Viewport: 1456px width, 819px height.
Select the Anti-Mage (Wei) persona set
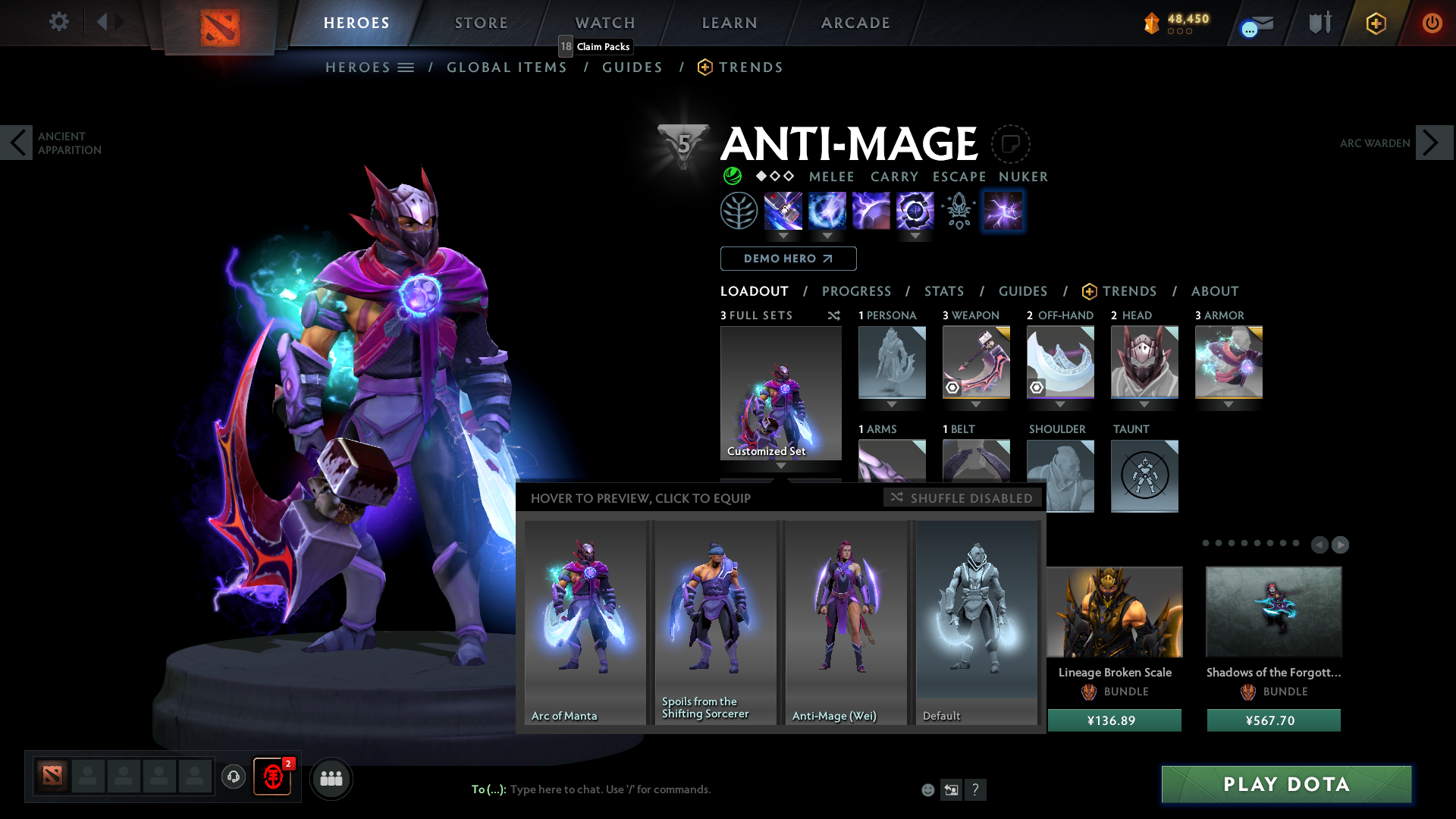point(846,622)
